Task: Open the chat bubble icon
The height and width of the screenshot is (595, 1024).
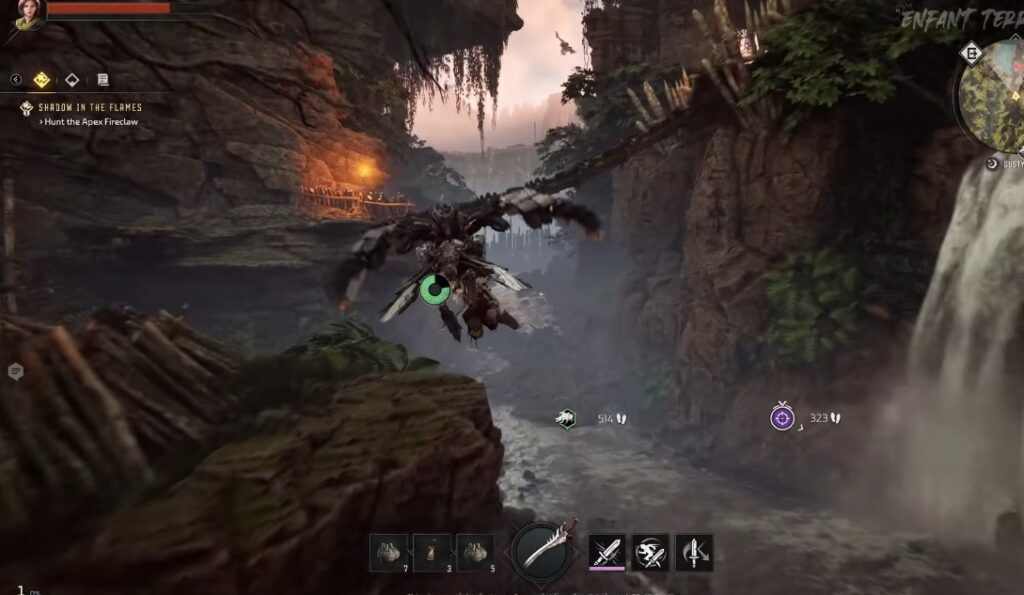Action: [16, 372]
